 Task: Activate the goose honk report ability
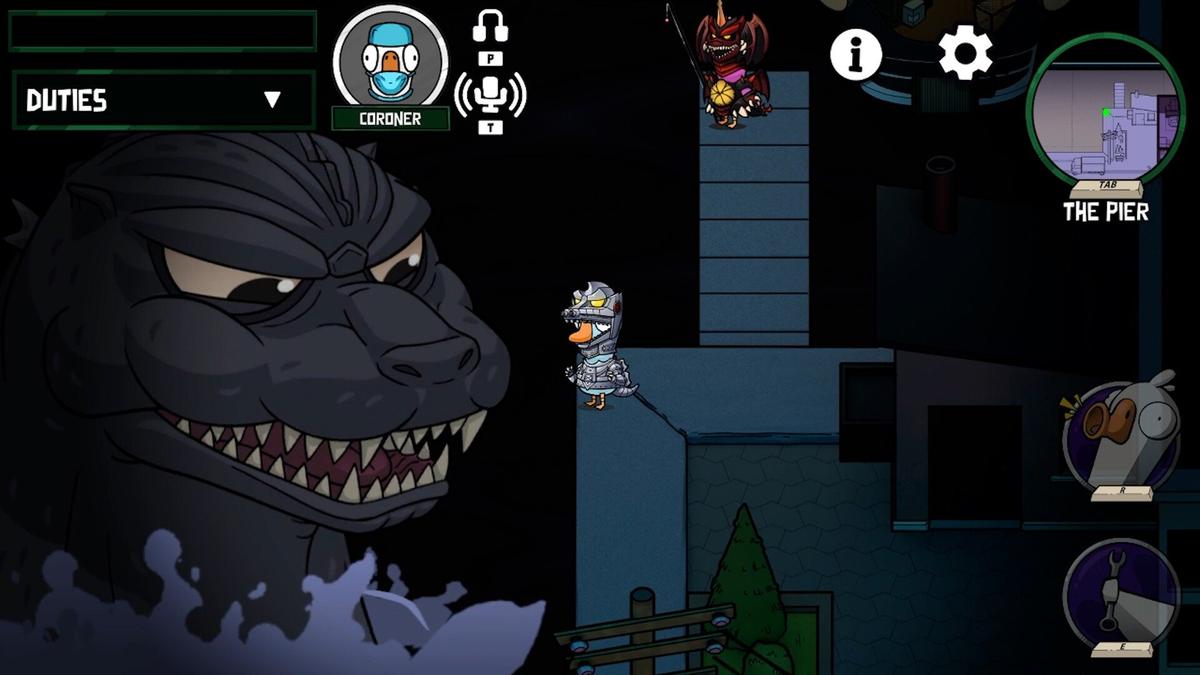pos(1120,435)
